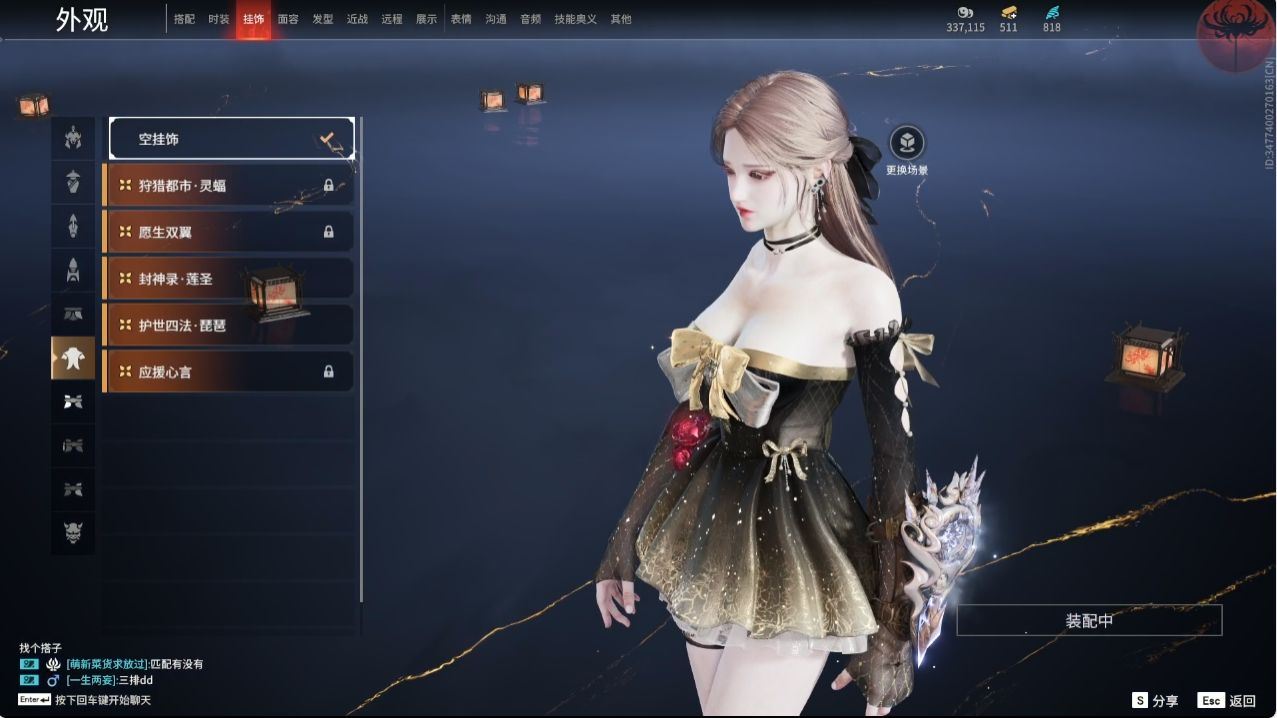1277x718 pixels.
Task: Select the 其他 tab
Action: [x=621, y=19]
